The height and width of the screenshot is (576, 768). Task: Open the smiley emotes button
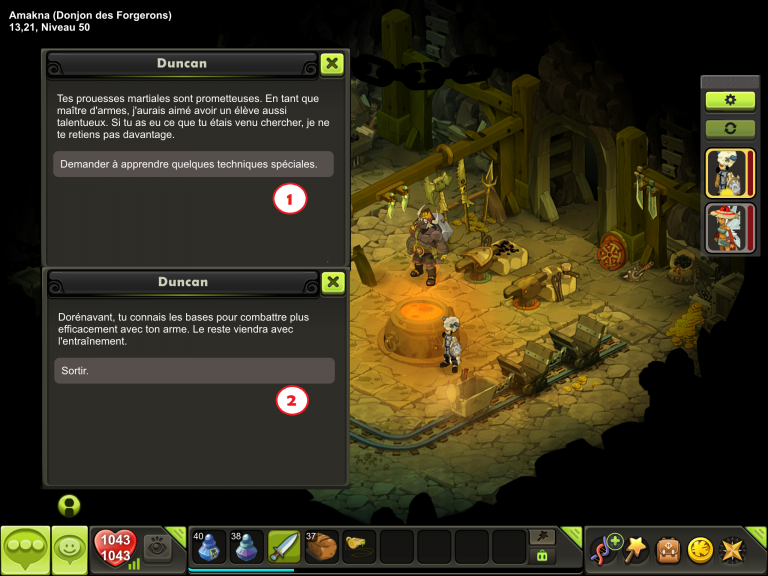[x=70, y=549]
